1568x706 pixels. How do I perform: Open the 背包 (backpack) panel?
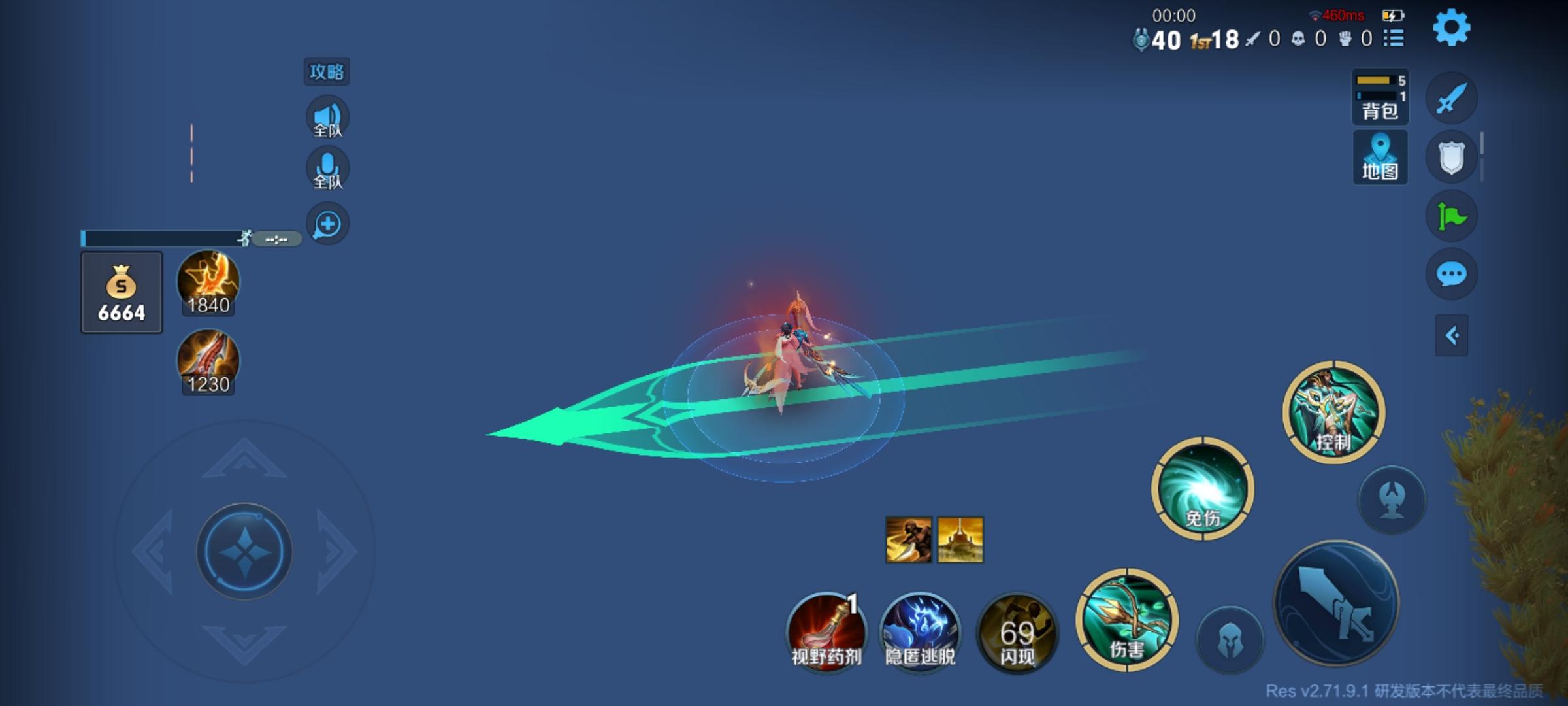(x=1380, y=98)
